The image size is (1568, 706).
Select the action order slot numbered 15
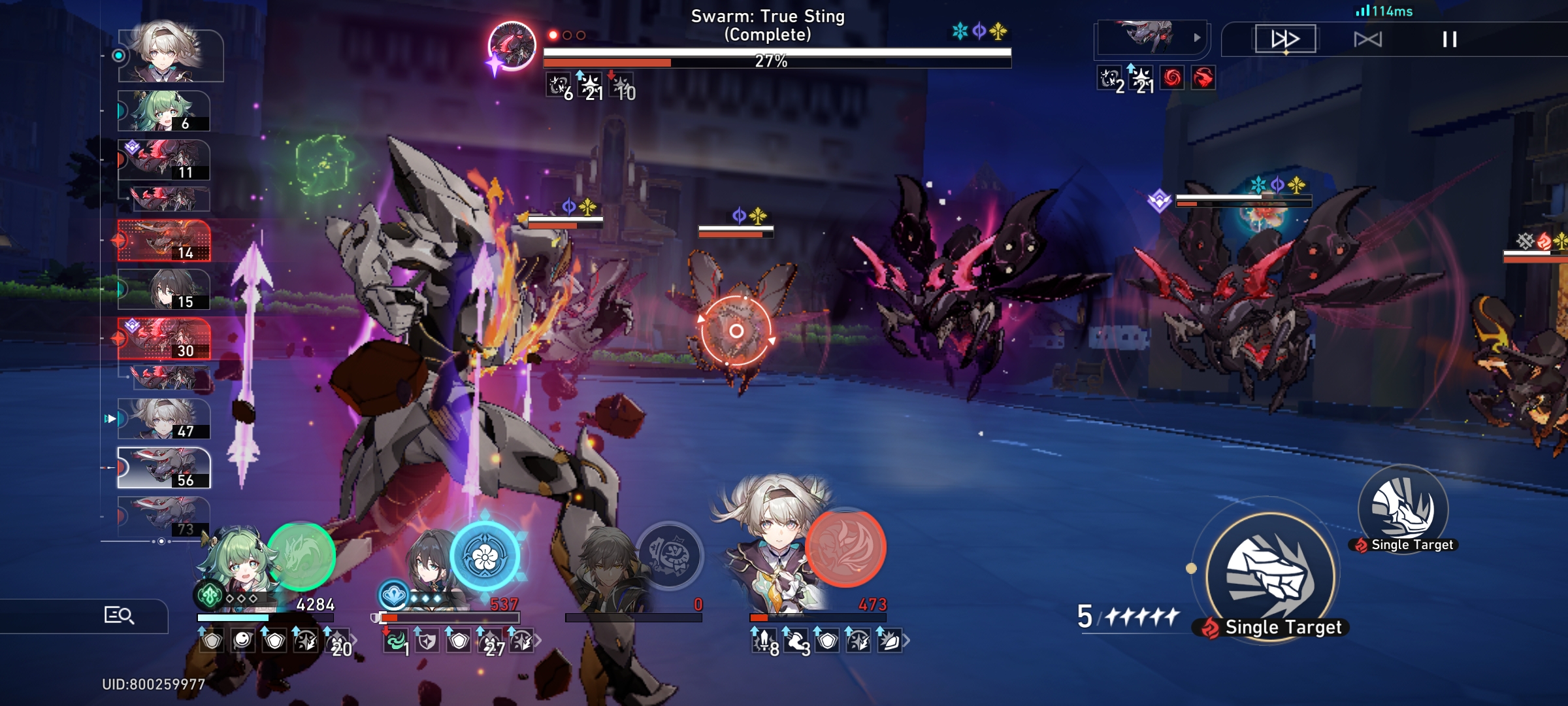click(164, 290)
